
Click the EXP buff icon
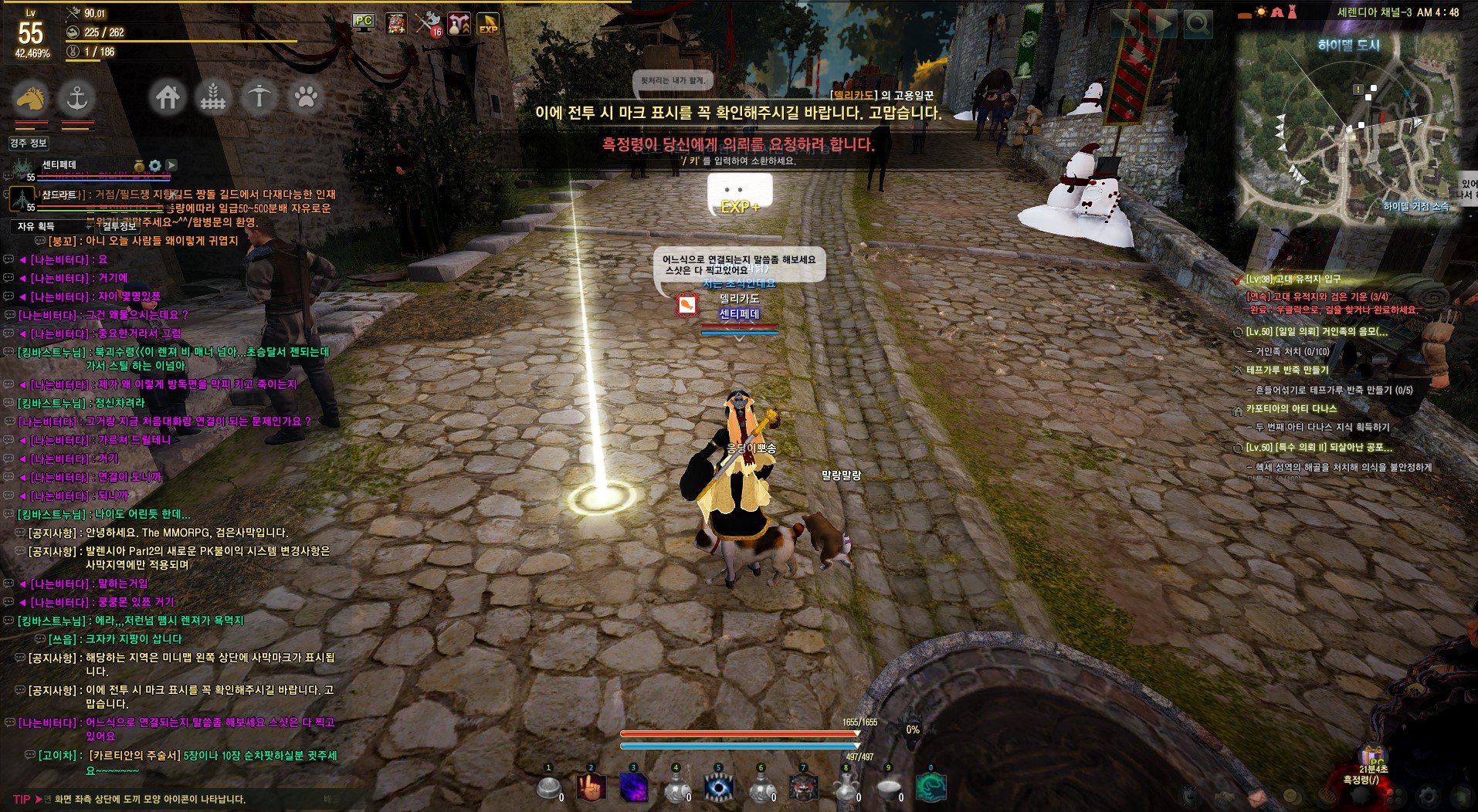(x=488, y=24)
